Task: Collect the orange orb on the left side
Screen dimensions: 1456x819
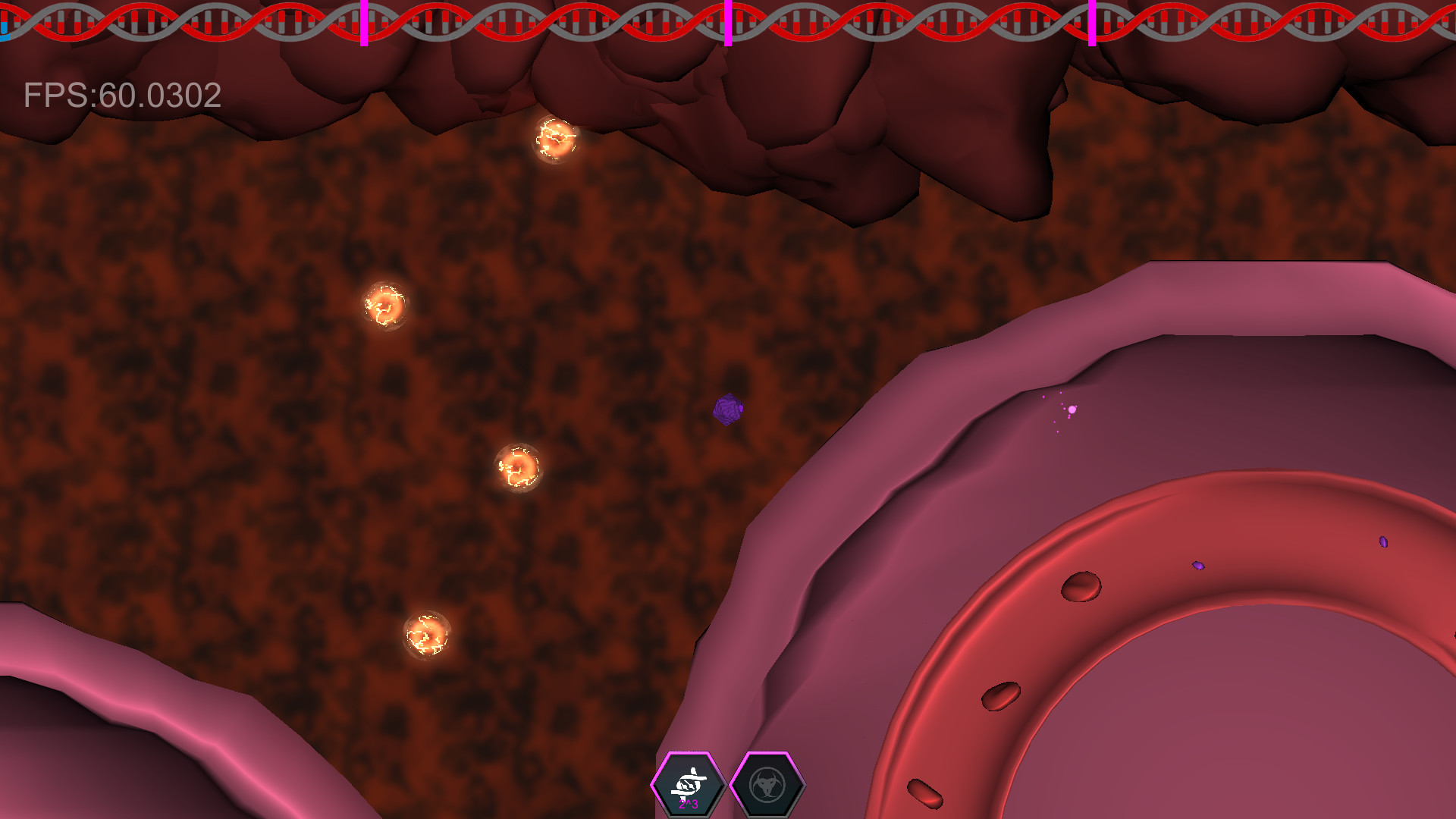Action: 385,306
